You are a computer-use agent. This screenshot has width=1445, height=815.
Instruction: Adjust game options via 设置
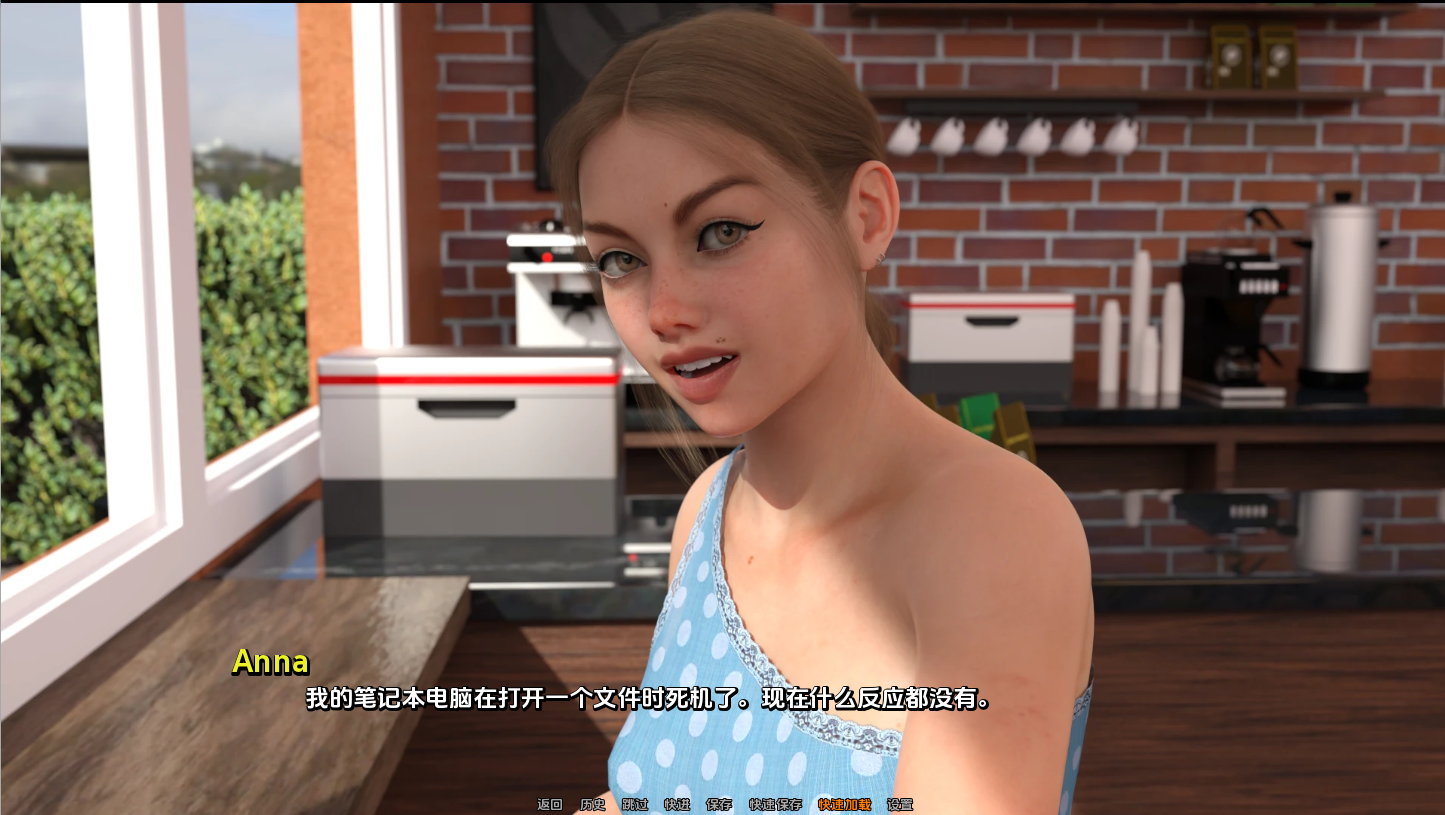(900, 804)
